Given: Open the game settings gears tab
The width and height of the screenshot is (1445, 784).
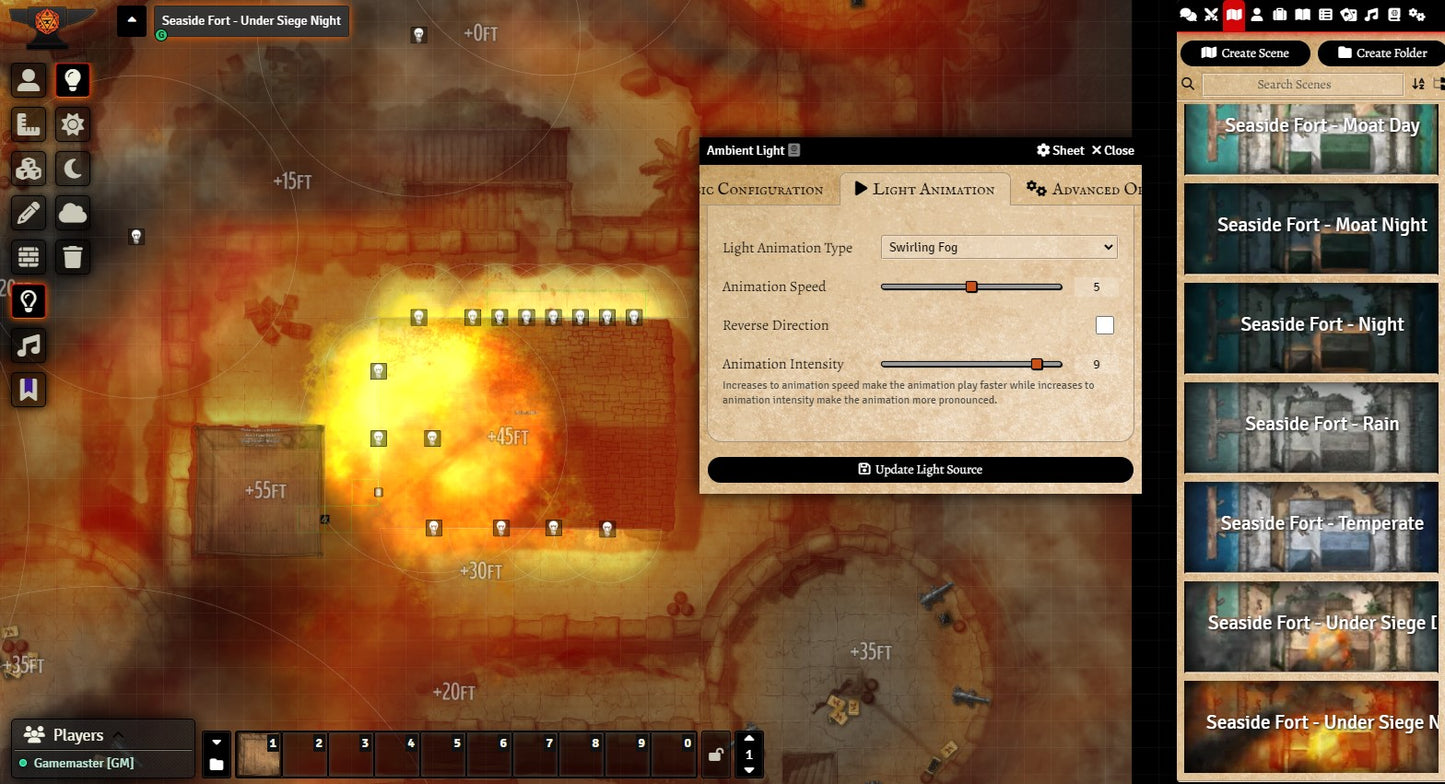Looking at the screenshot, I should [x=1417, y=14].
